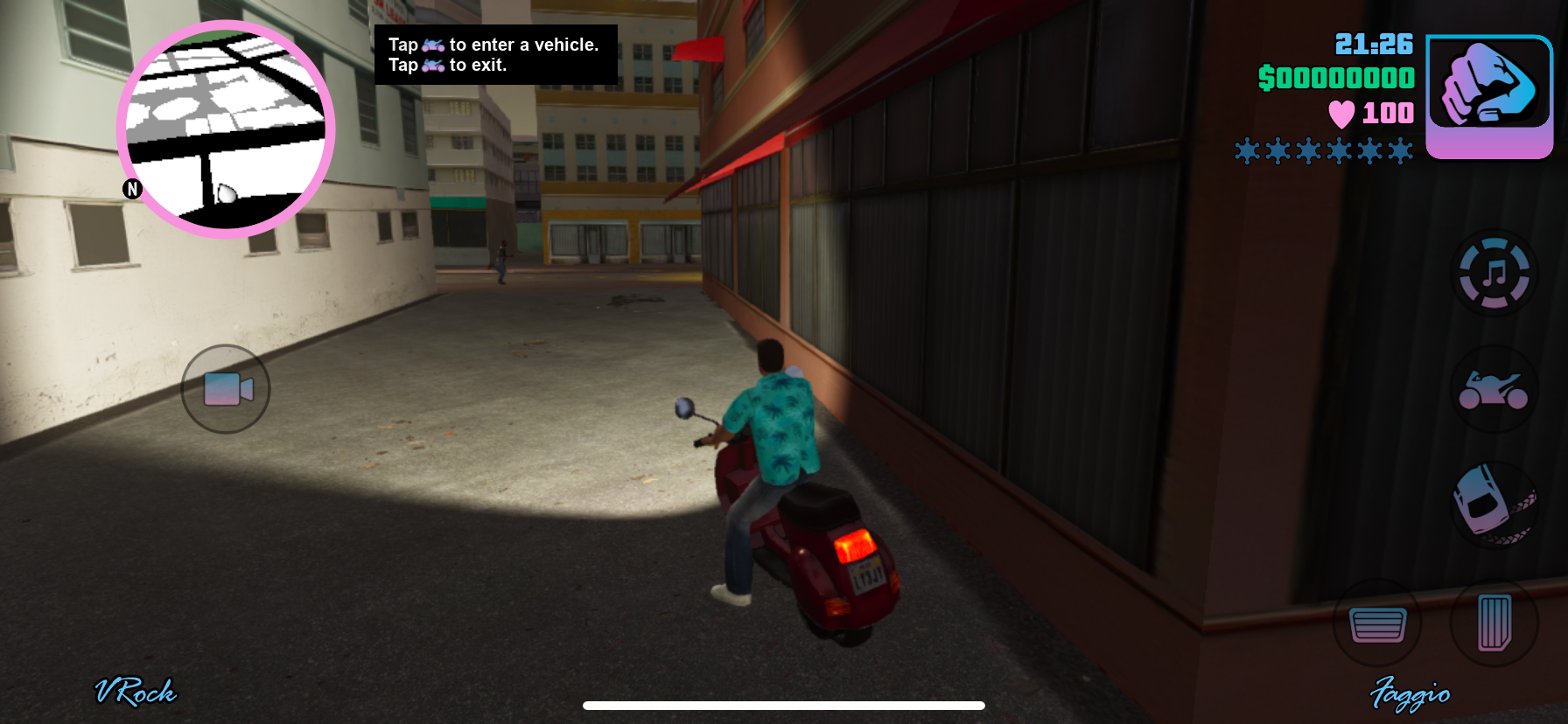
Task: Open the radio station wheel
Action: click(x=1494, y=273)
